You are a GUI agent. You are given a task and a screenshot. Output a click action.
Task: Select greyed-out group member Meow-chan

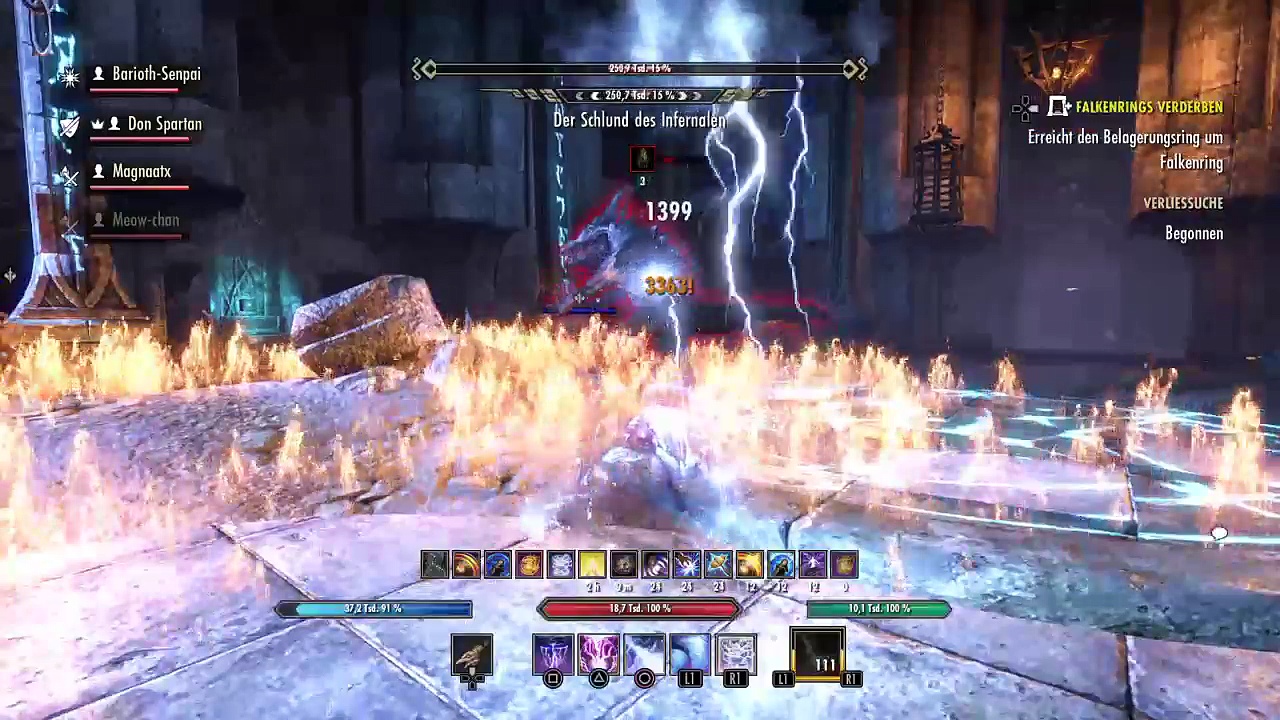[145, 220]
